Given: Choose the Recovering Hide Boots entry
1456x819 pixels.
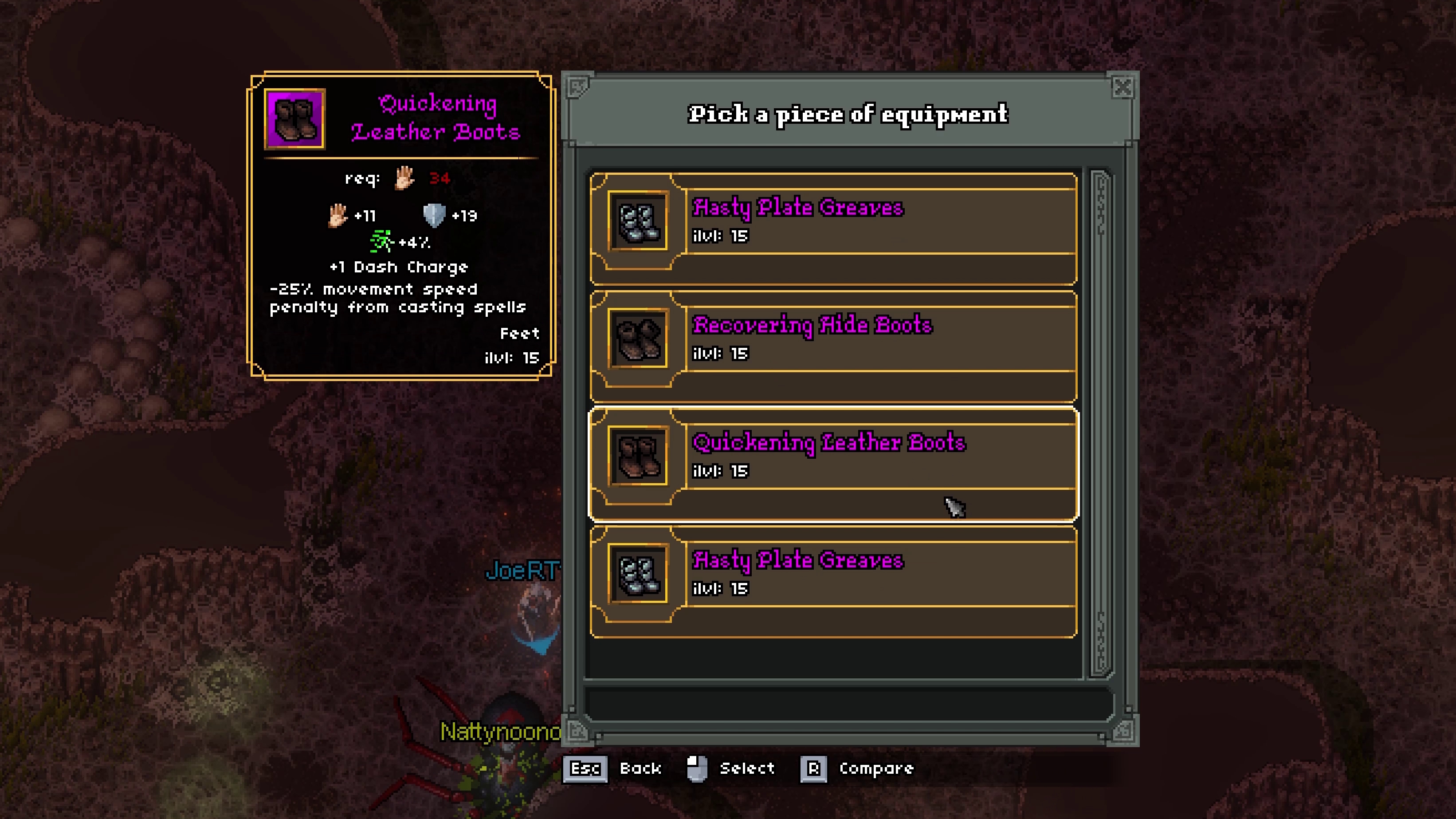Looking at the screenshot, I should [x=832, y=345].
